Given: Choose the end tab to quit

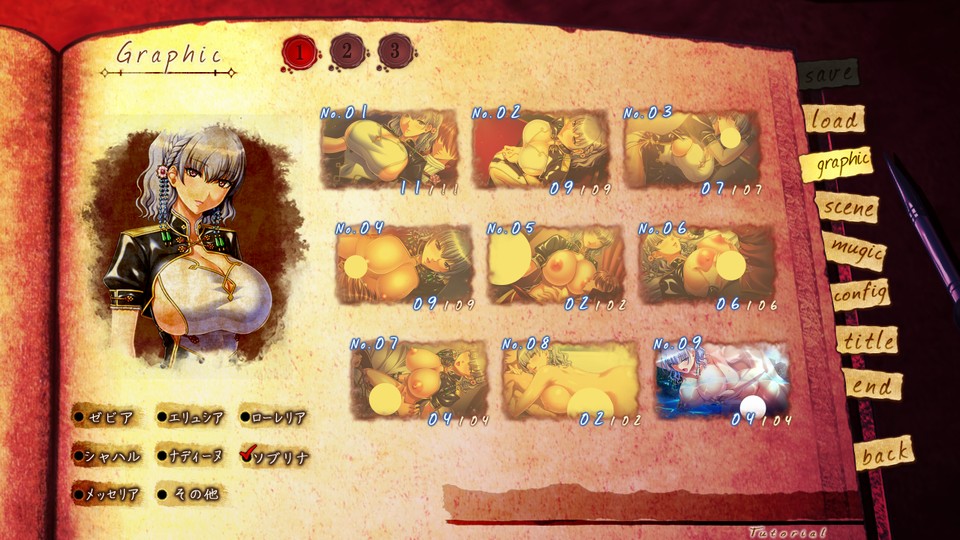Looking at the screenshot, I should click(871, 386).
